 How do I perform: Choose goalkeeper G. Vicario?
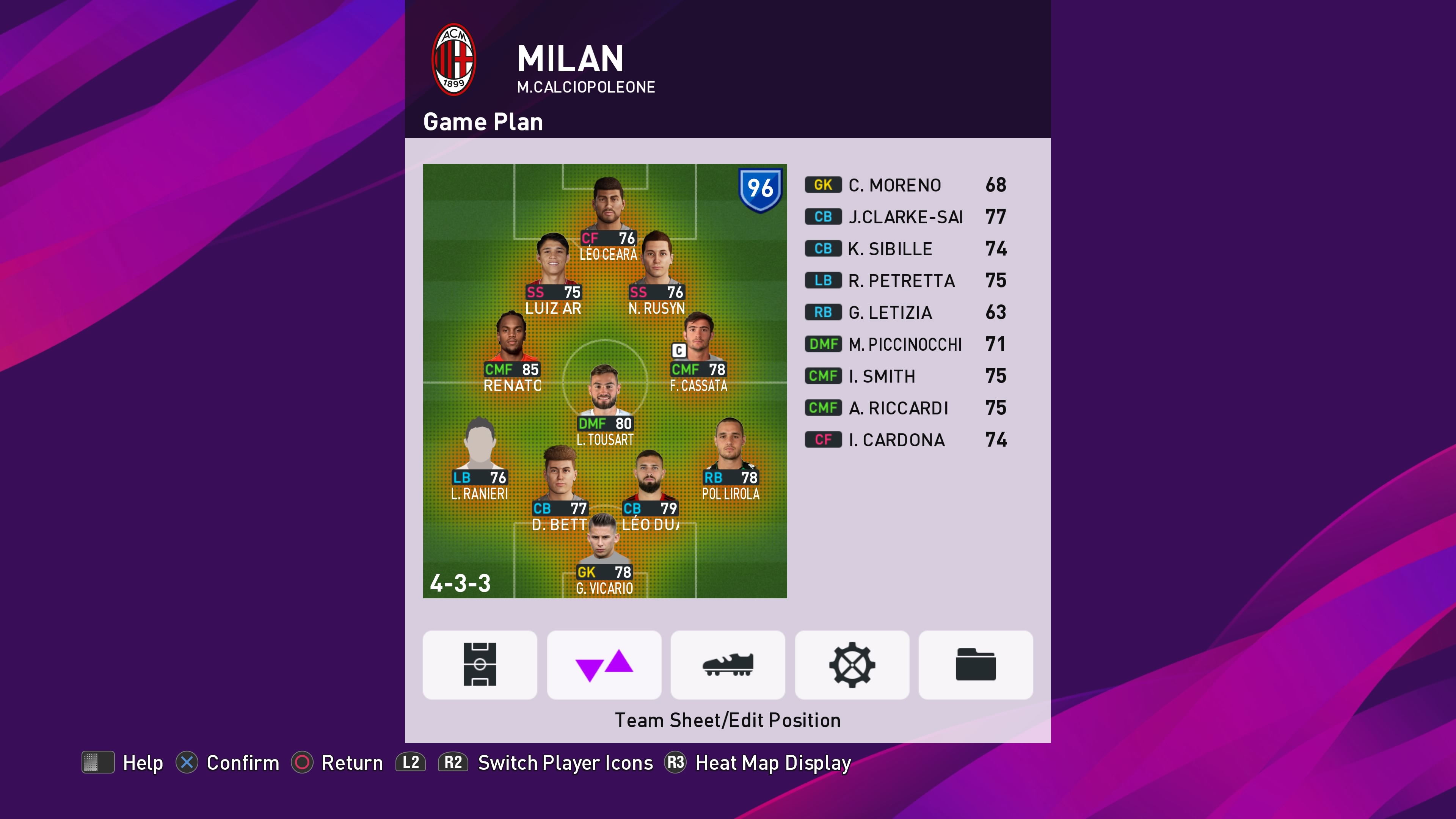[604, 551]
